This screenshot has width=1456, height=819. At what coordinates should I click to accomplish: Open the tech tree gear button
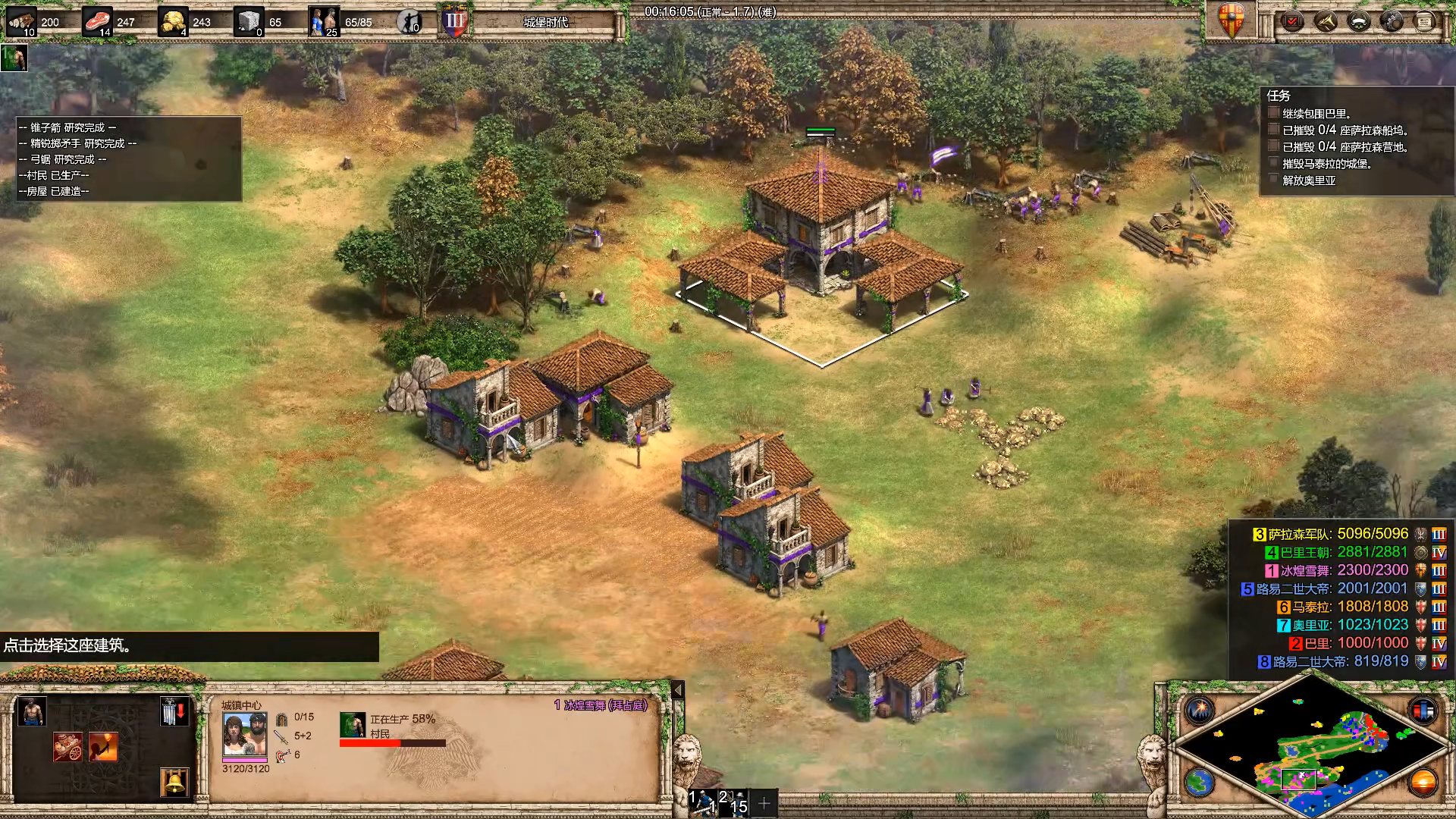pos(1392,21)
